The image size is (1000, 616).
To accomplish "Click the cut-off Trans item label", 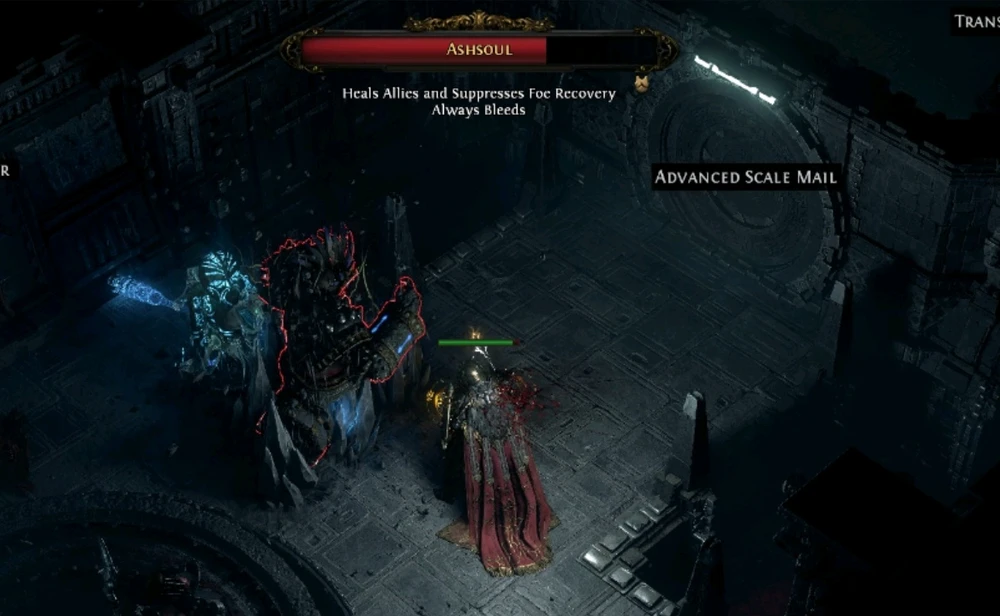I will tap(975, 21).
